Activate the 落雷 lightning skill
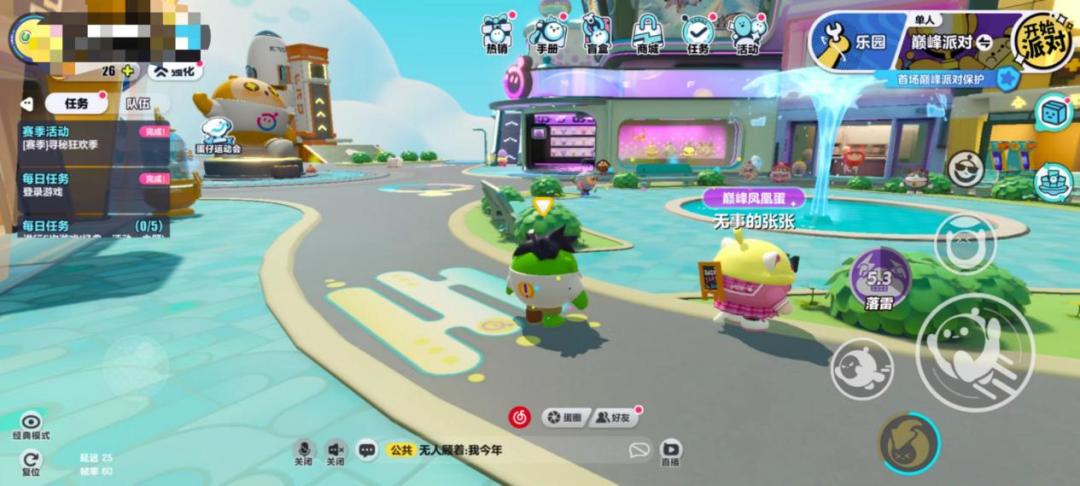 coord(880,277)
